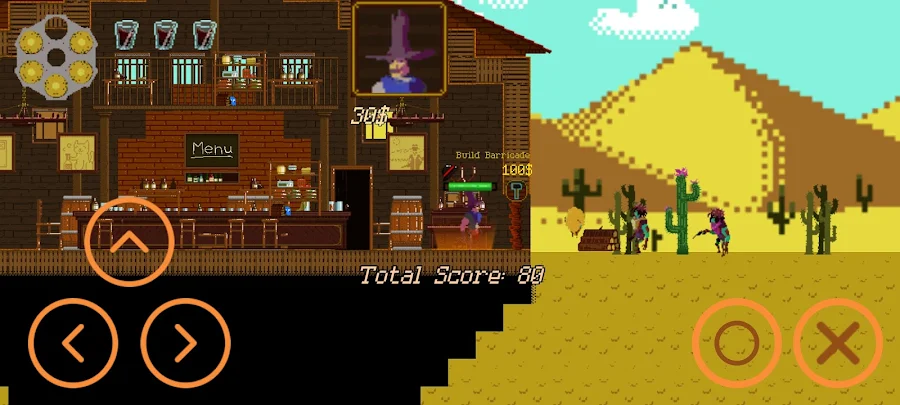Image resolution: width=900 pixels, height=405 pixels.
Task: Click the revolver cylinder icon
Action: click(x=56, y=56)
